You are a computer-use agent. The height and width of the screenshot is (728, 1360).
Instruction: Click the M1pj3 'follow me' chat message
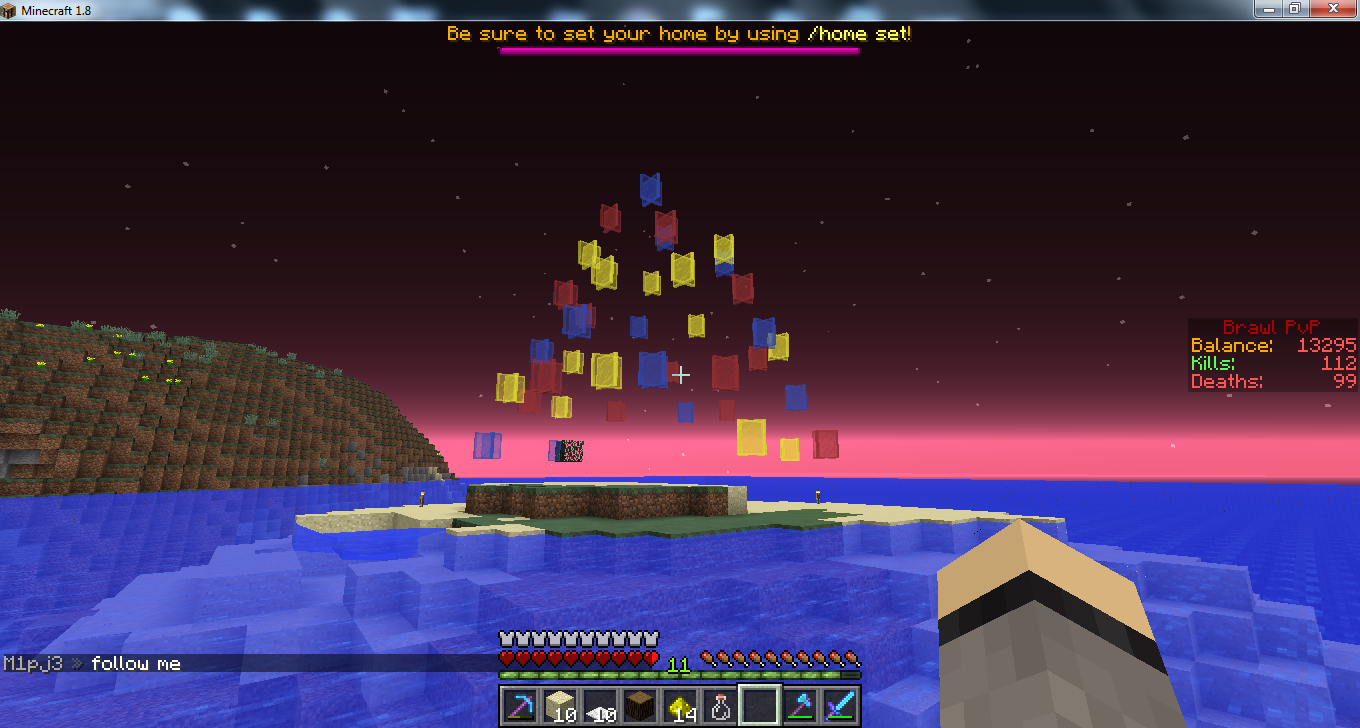[92, 663]
